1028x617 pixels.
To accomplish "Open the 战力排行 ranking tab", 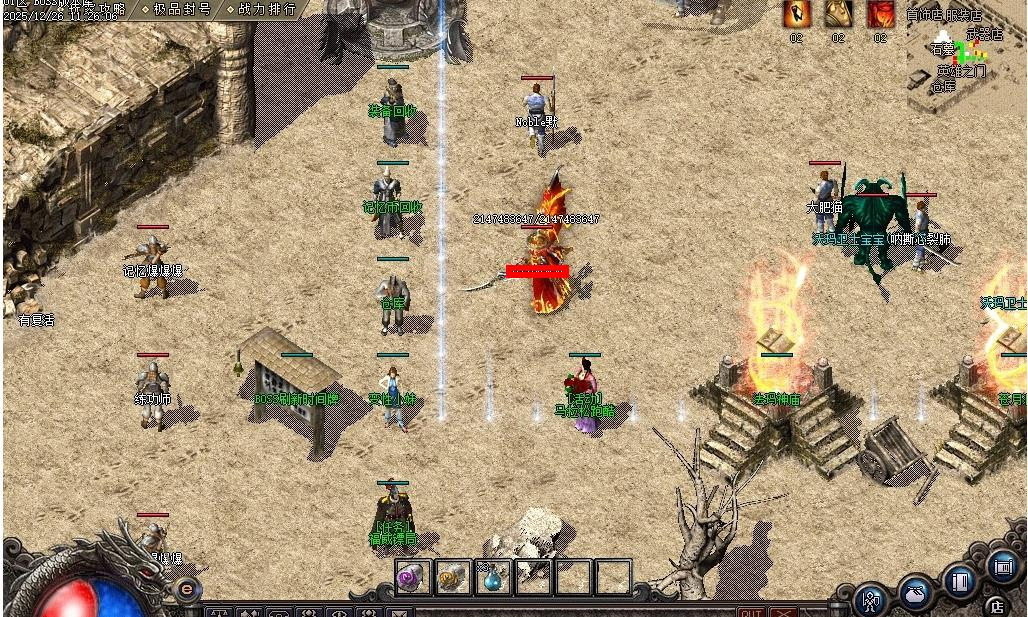I will click(267, 9).
